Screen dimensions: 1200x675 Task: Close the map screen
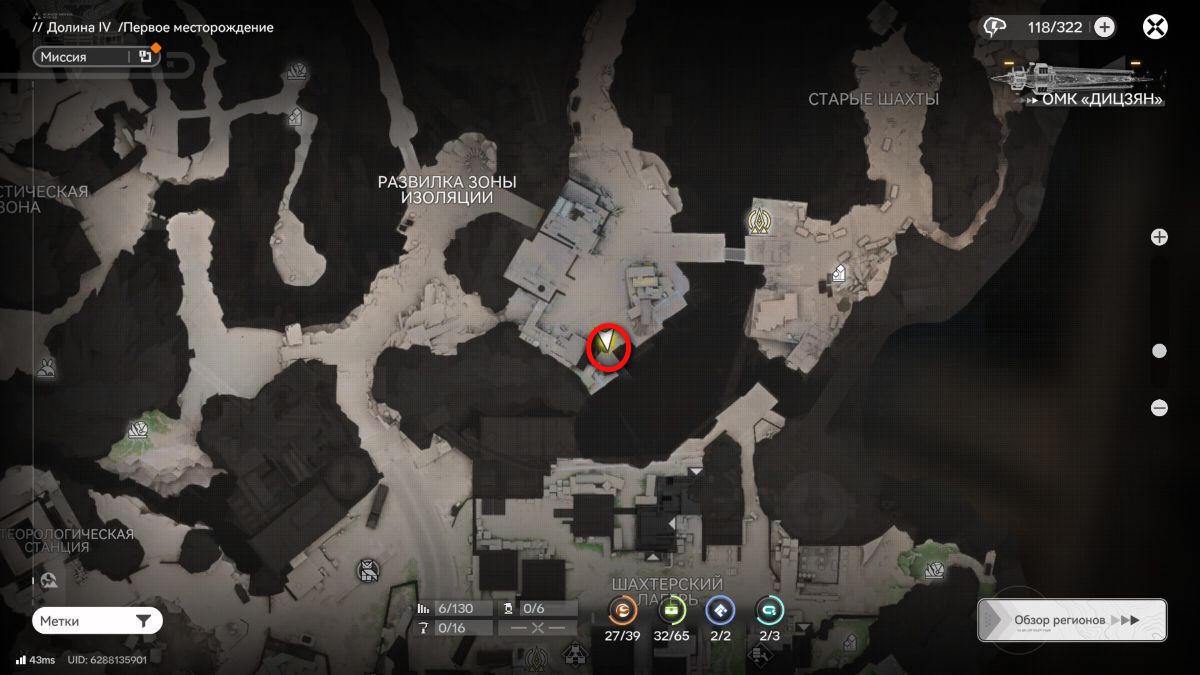click(x=1155, y=27)
